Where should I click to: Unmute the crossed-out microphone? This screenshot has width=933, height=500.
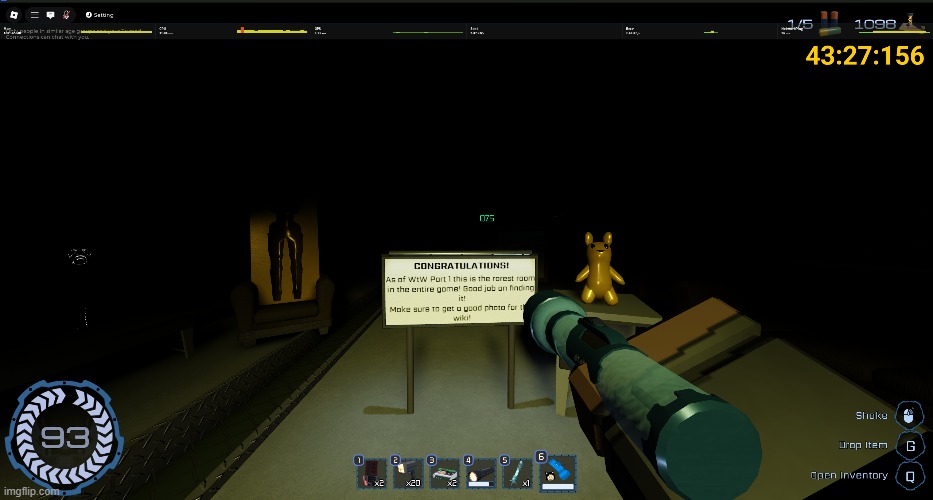tap(65, 15)
